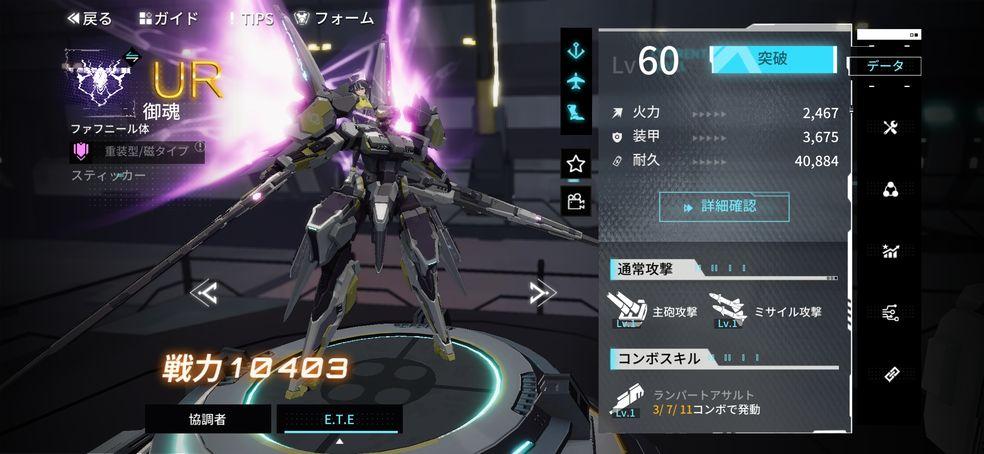Image resolution: width=984 pixels, height=454 pixels.
Task: Select the airplane mode icon
Action: point(576,80)
